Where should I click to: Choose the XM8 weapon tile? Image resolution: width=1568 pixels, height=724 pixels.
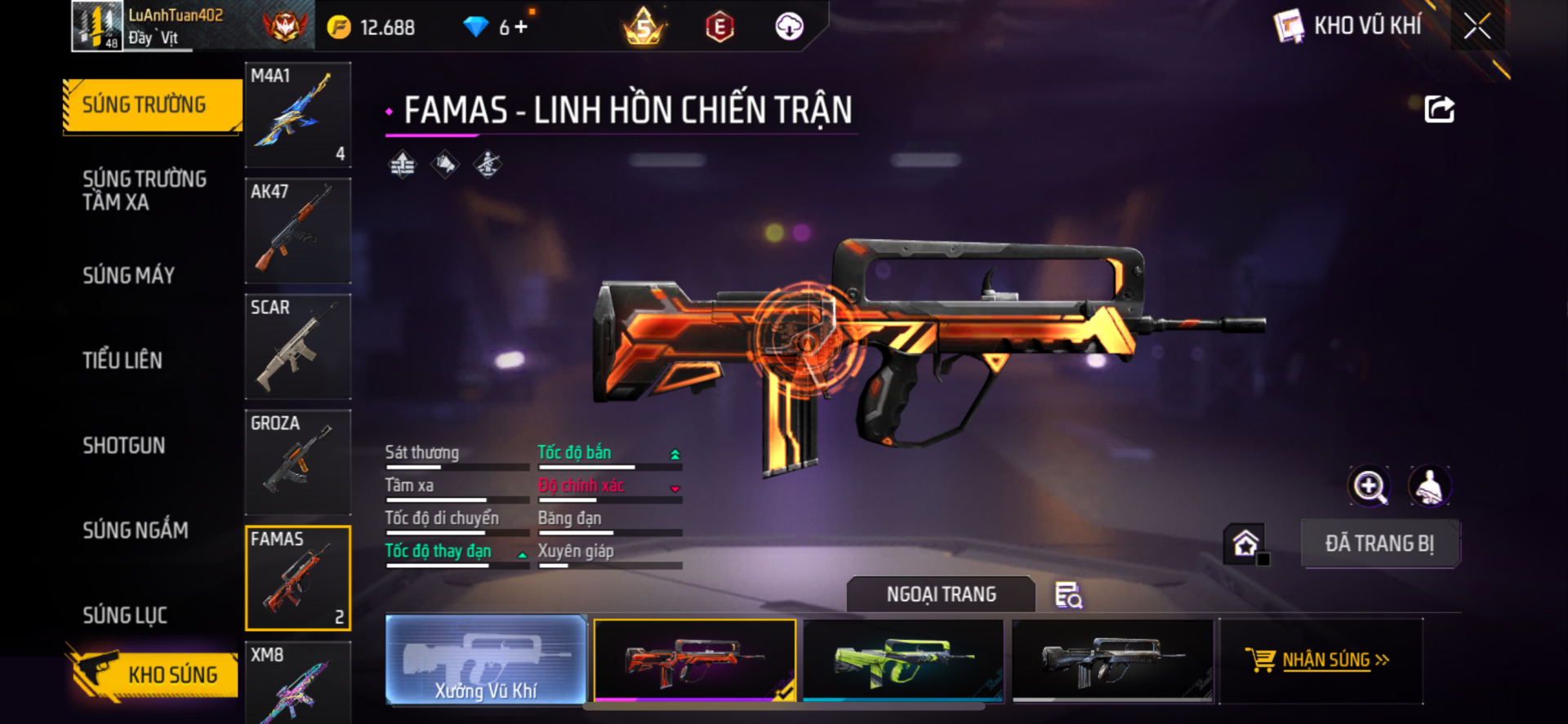pos(298,682)
